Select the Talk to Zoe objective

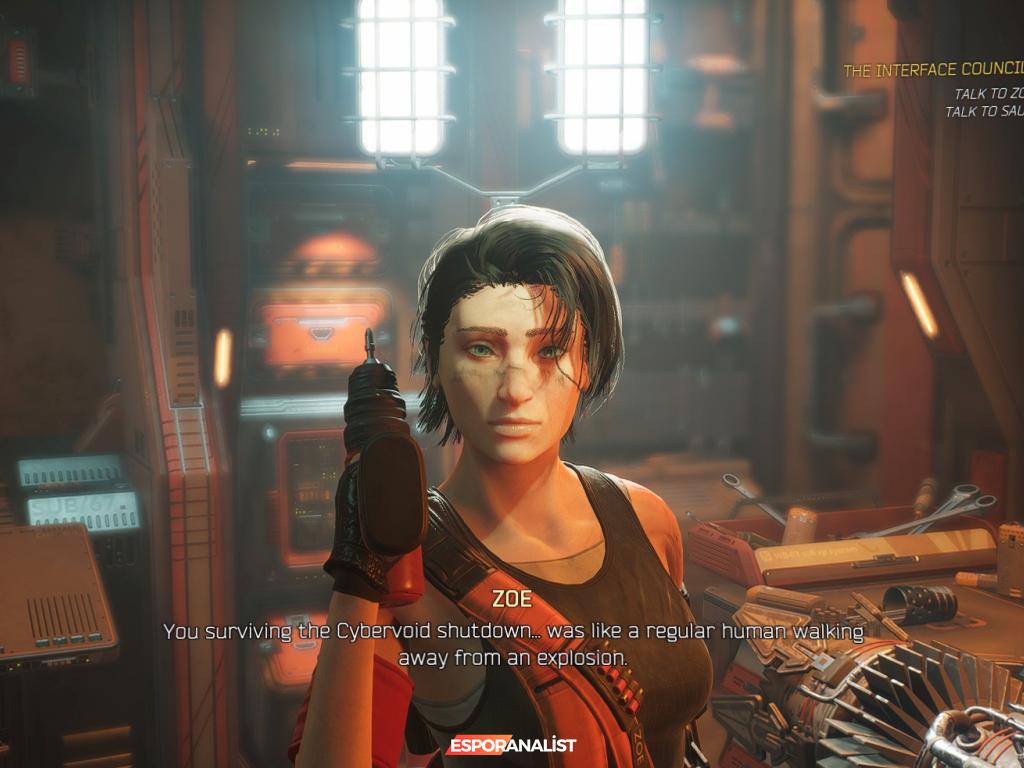click(988, 94)
